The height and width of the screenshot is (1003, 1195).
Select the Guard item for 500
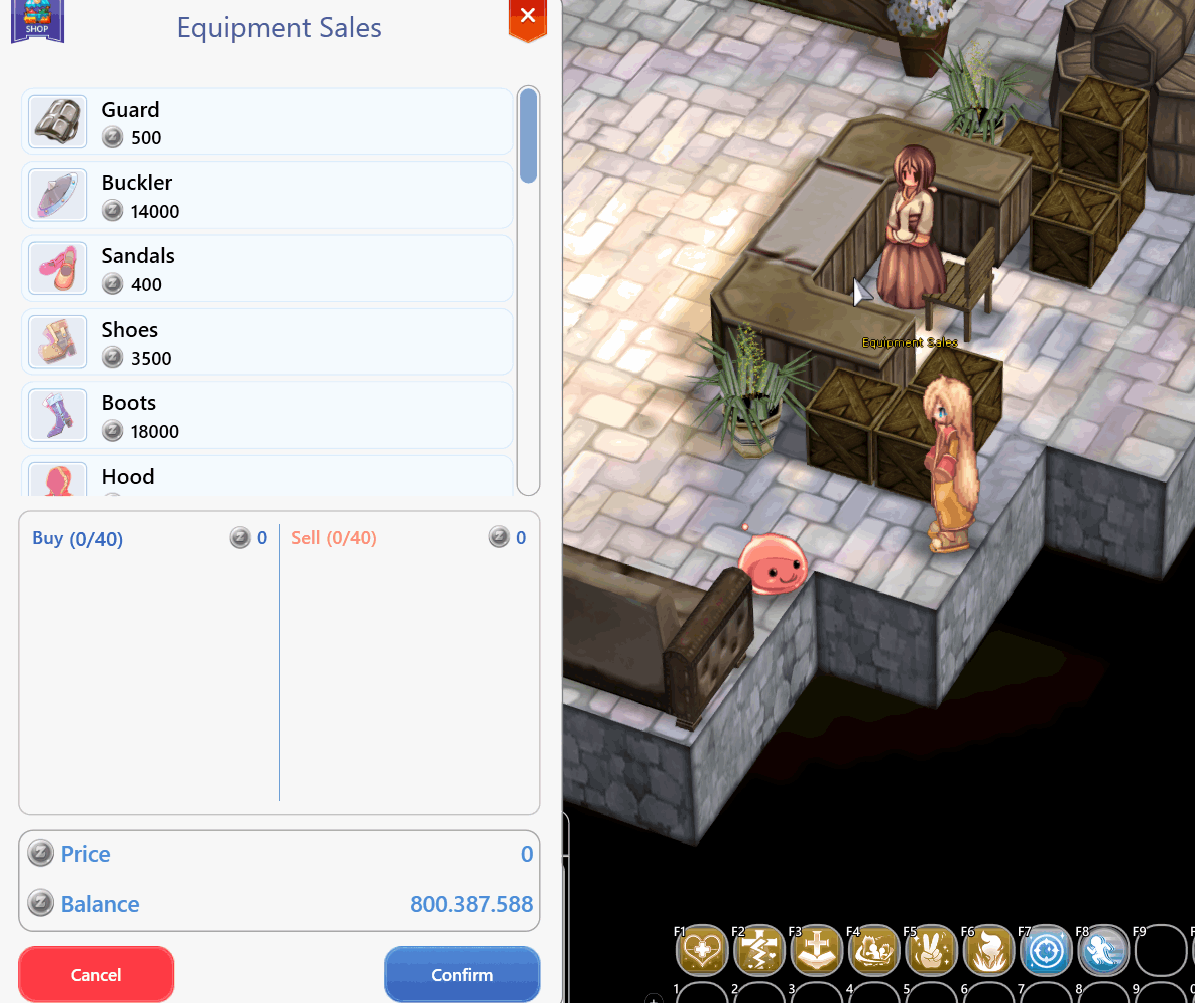tap(267, 122)
